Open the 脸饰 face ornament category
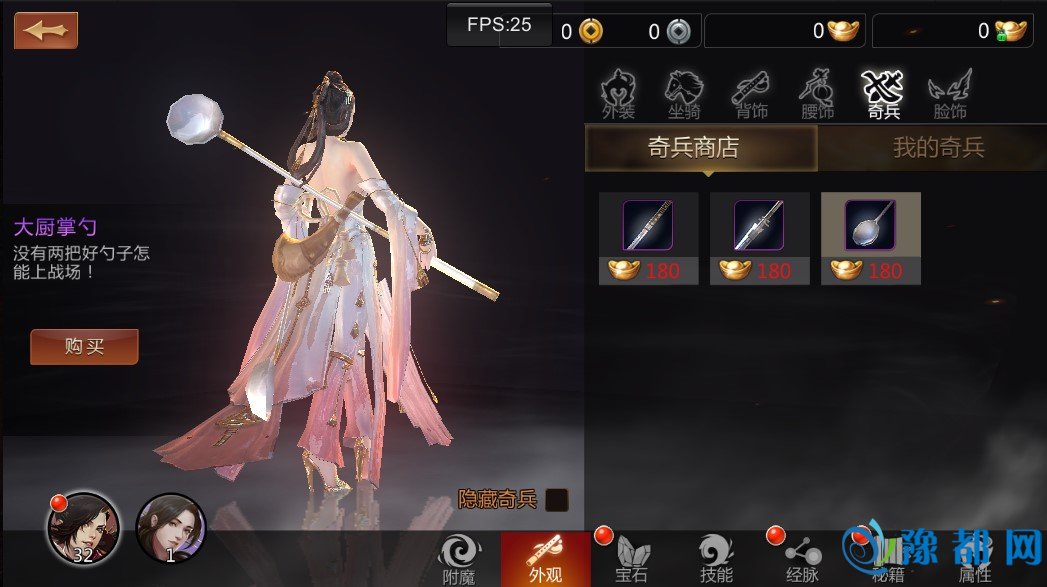 click(949, 94)
